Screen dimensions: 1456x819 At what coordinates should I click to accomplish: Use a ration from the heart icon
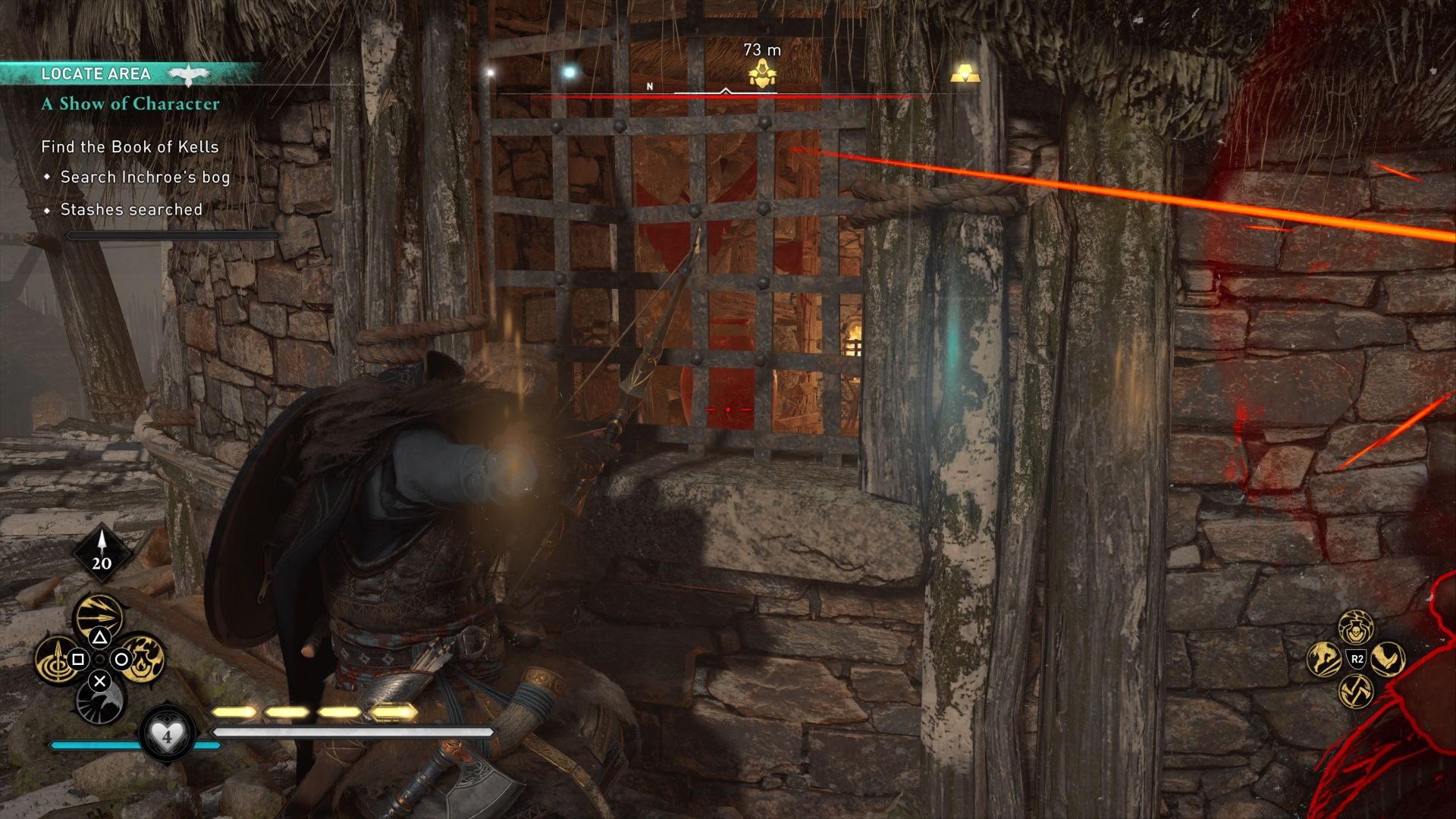tap(167, 734)
